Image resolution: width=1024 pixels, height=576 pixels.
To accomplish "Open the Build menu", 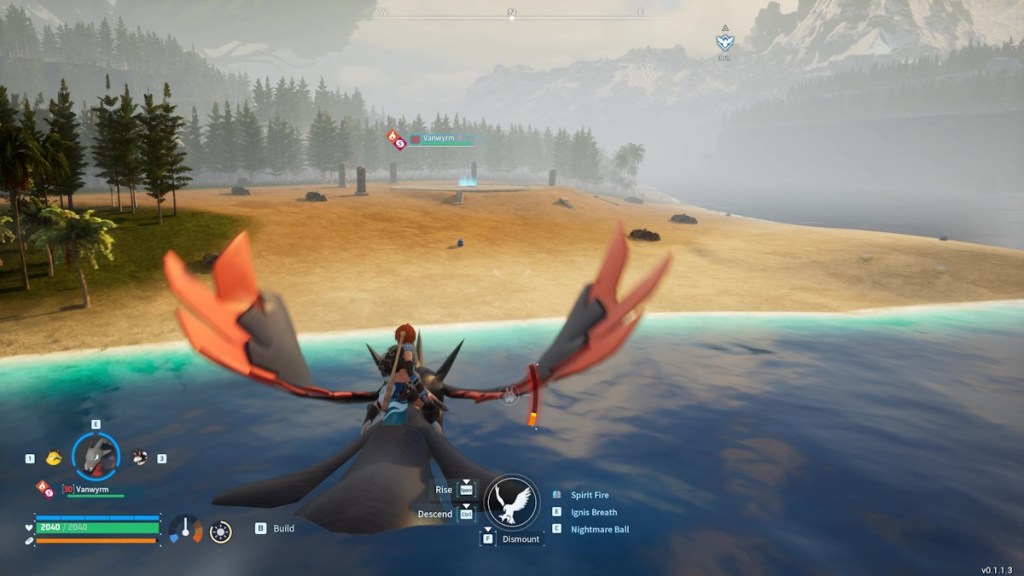I will [x=283, y=528].
